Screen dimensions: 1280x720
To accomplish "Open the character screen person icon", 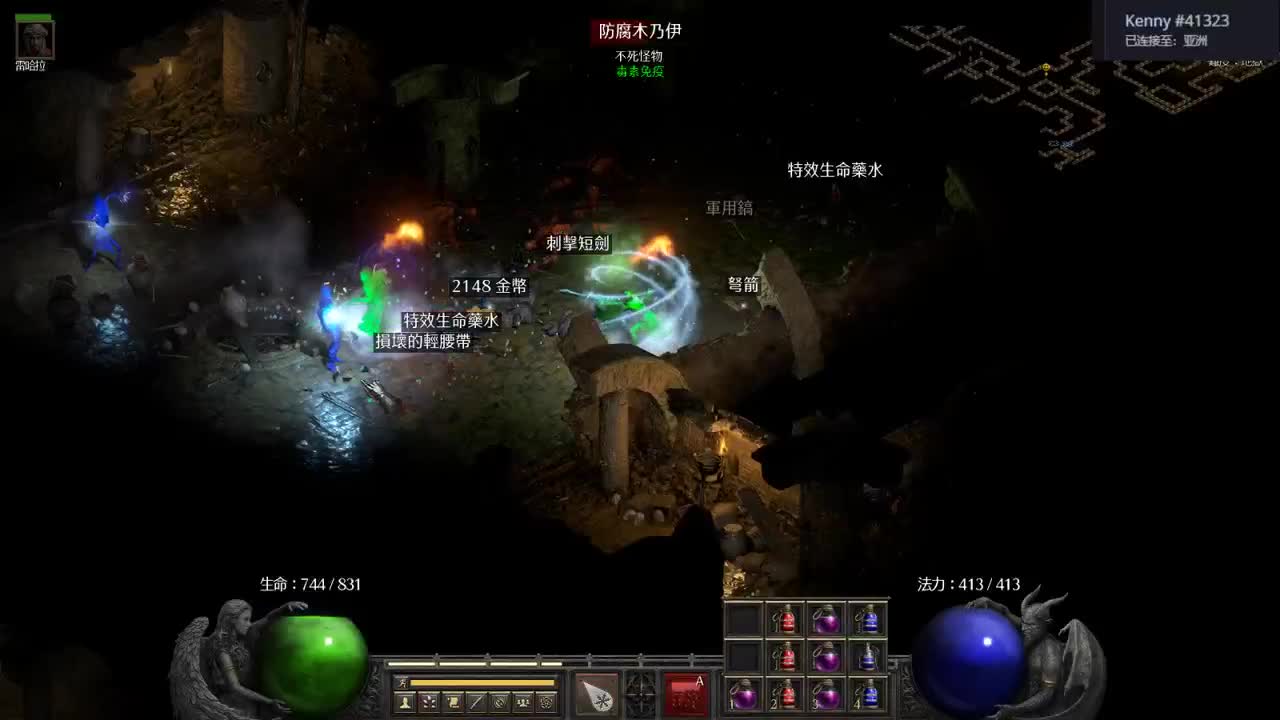I will click(x=404, y=700).
